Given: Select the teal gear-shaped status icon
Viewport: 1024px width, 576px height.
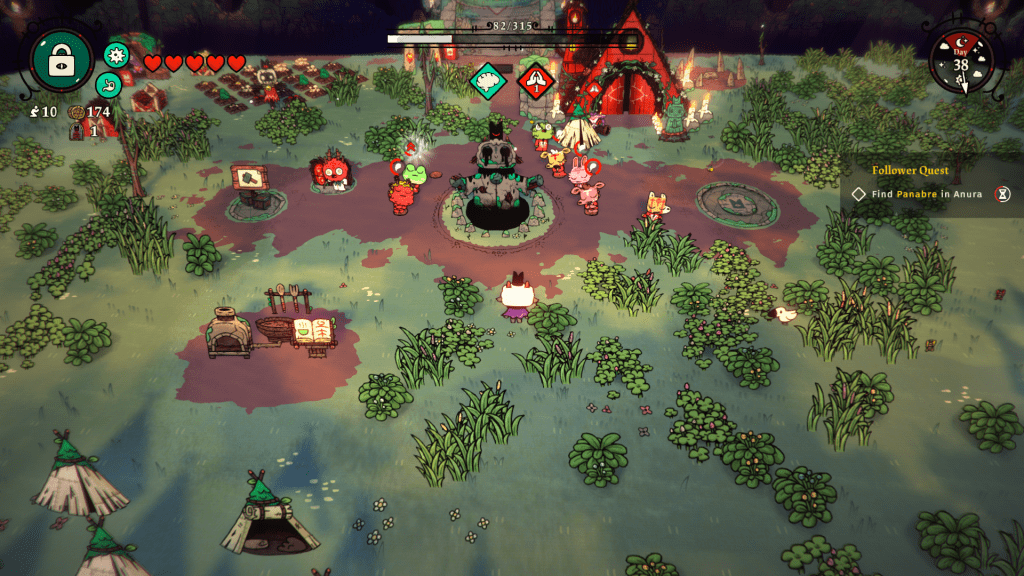Looking at the screenshot, I should point(116,55).
